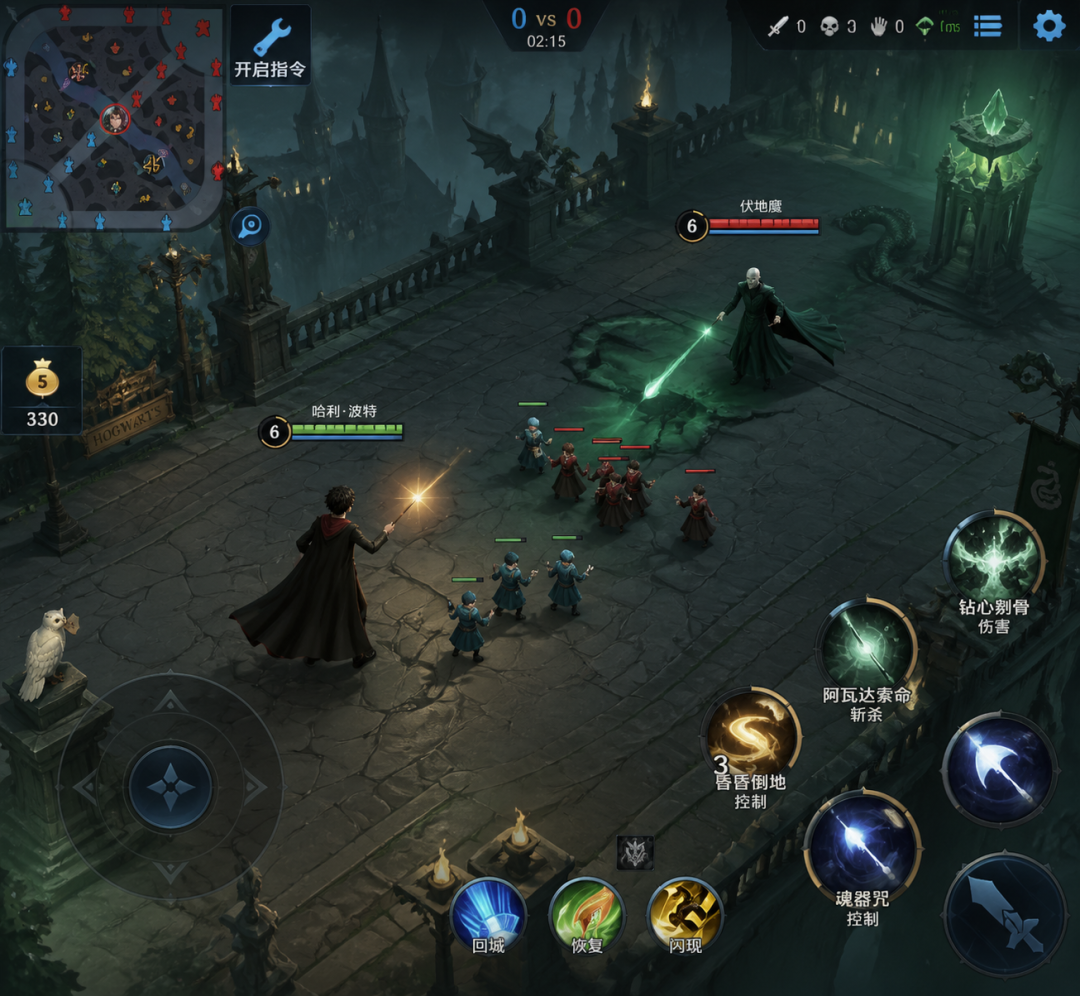The width and height of the screenshot is (1080, 996).
Task: Tap the sword basic attack button
Action: pos(1004,914)
